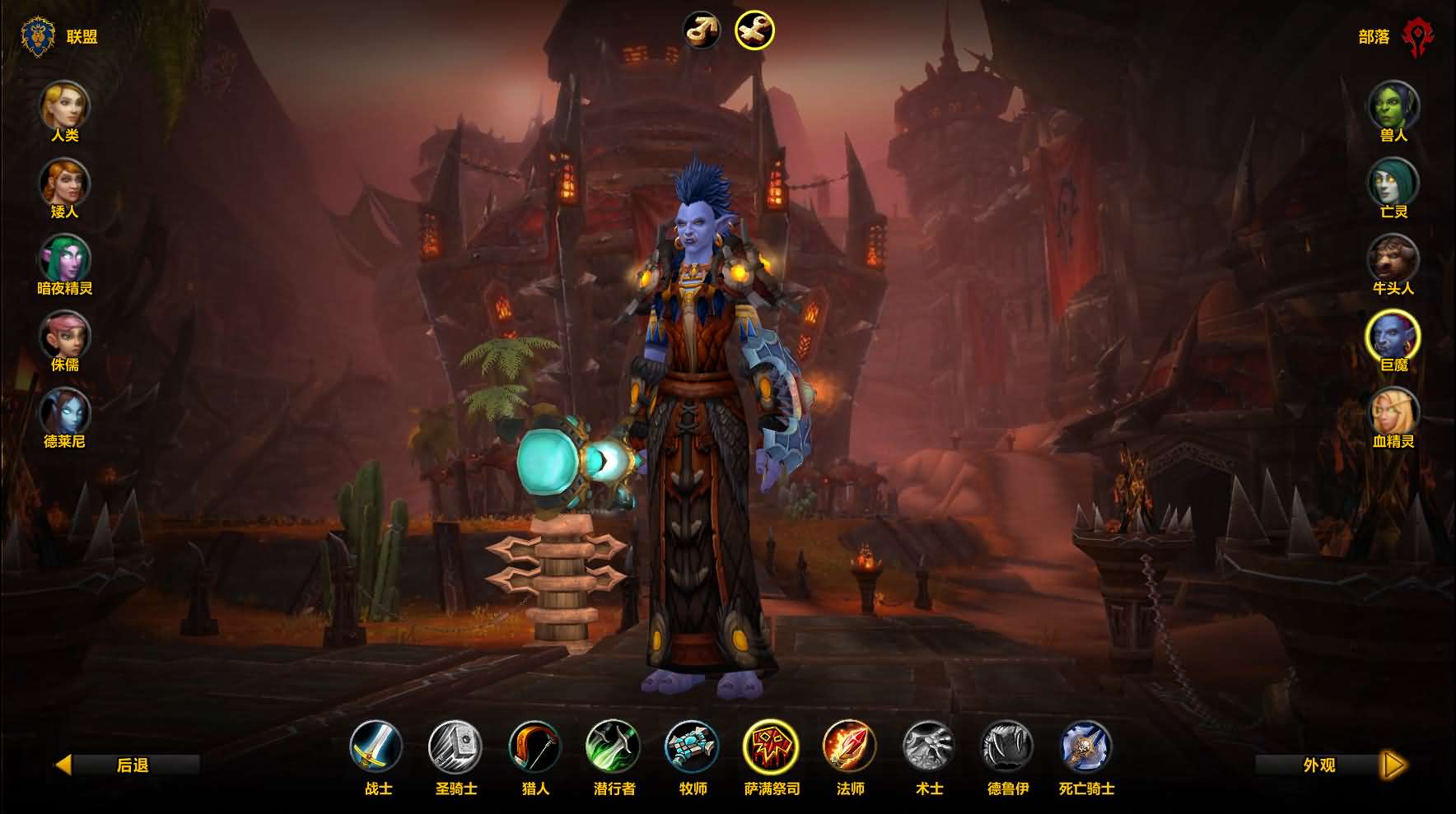Select the Priest (牧师) class
Screen dimensions: 1456x814
693,747
